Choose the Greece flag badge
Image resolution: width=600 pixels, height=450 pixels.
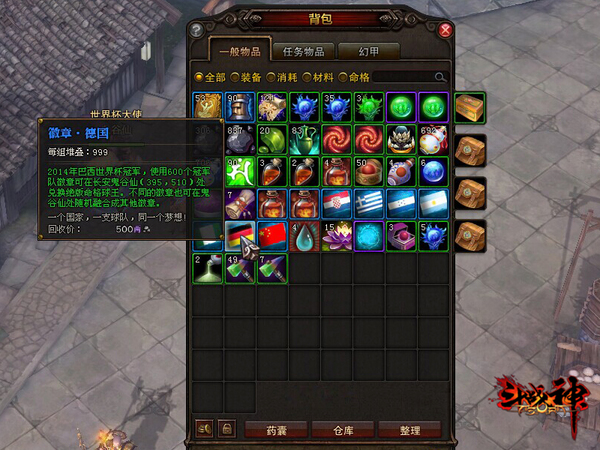click(x=369, y=204)
